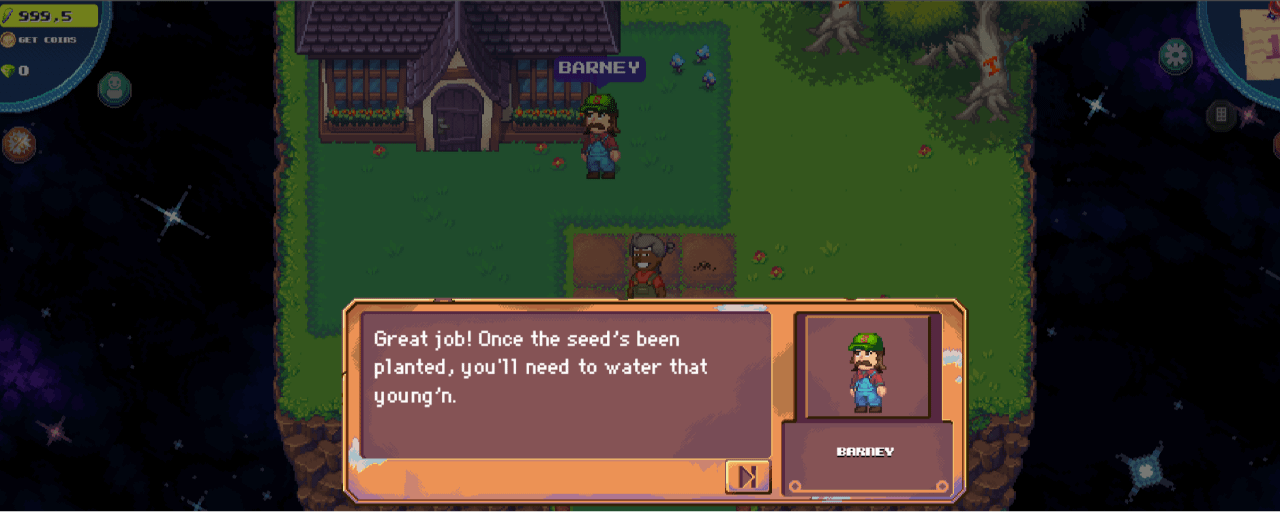Screen dimensions: 1280x512
Task: Advance Barney's dialogue with the skip arrow
Action: [x=747, y=477]
